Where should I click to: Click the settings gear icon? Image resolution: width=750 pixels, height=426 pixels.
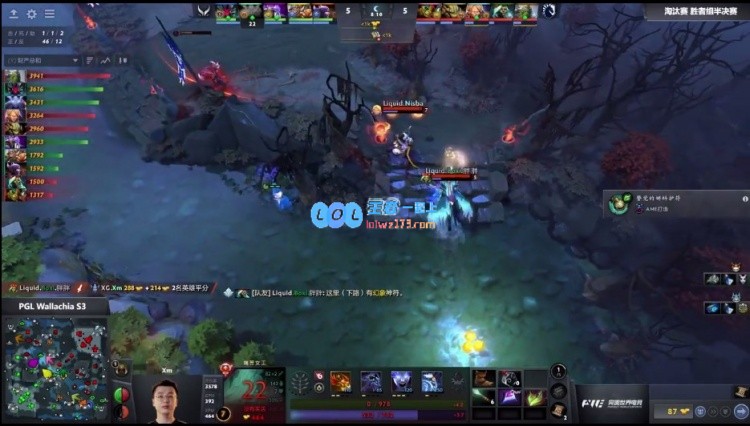click(31, 14)
